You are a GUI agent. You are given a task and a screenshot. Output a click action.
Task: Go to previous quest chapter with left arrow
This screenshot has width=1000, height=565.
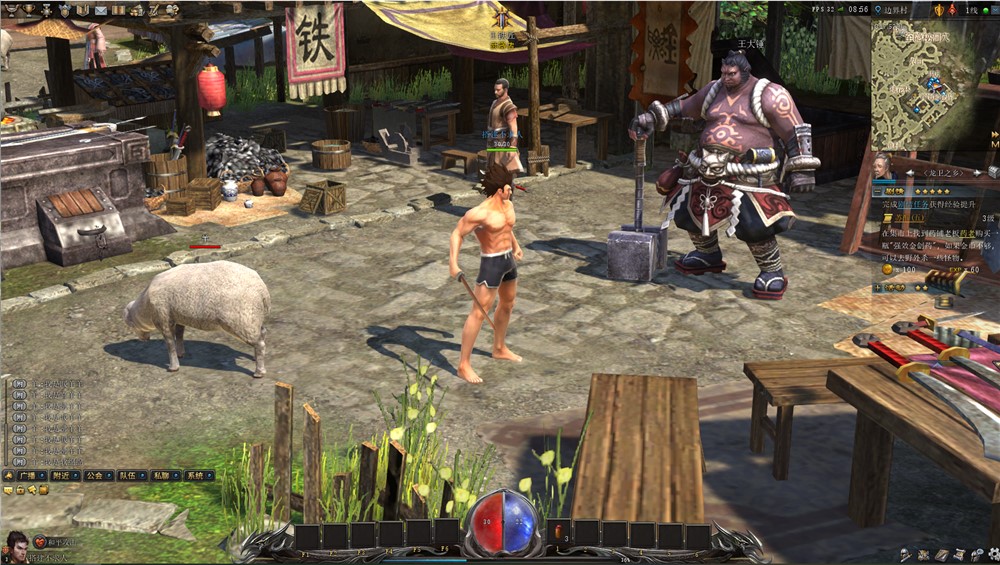click(909, 174)
